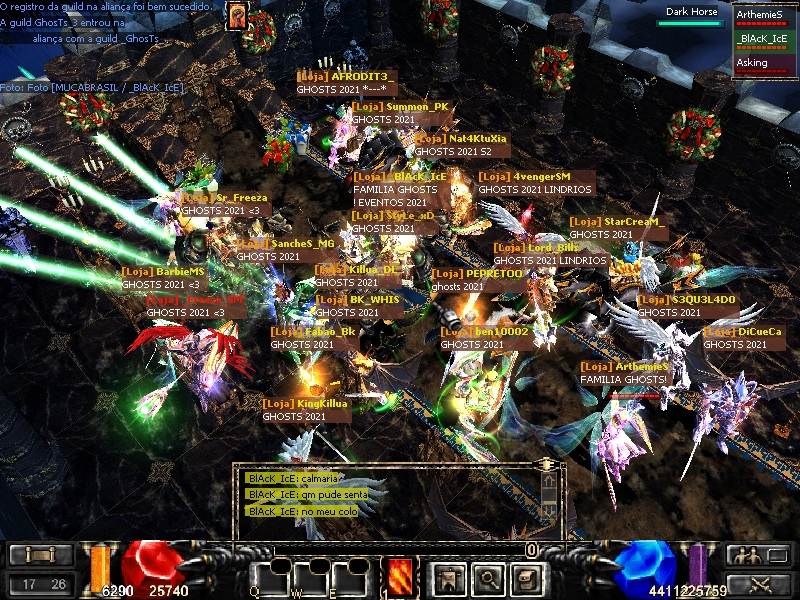Click the party button with two figures
The width and height of the screenshot is (800, 600).
tap(753, 556)
